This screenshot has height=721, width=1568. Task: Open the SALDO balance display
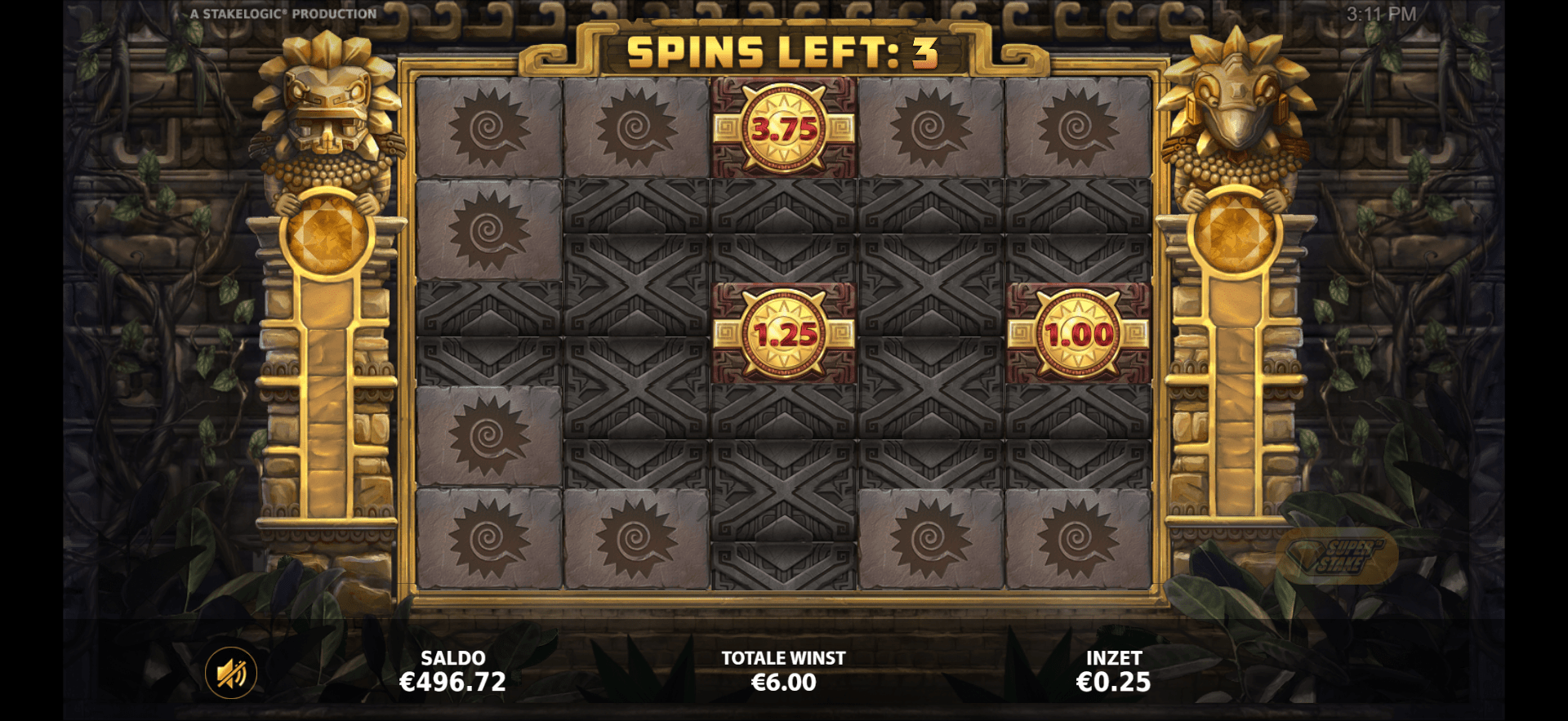point(453,670)
